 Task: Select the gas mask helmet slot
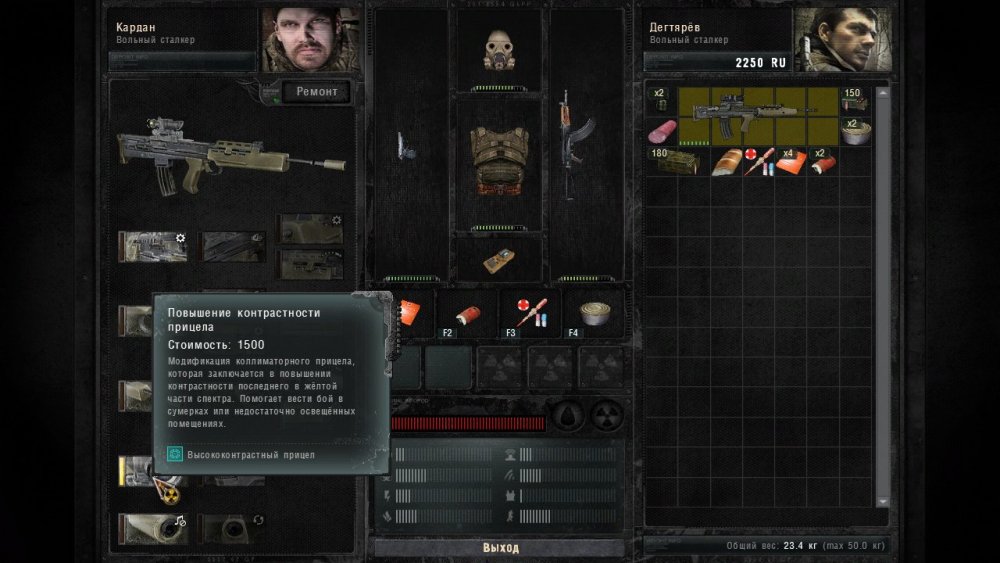pos(498,48)
